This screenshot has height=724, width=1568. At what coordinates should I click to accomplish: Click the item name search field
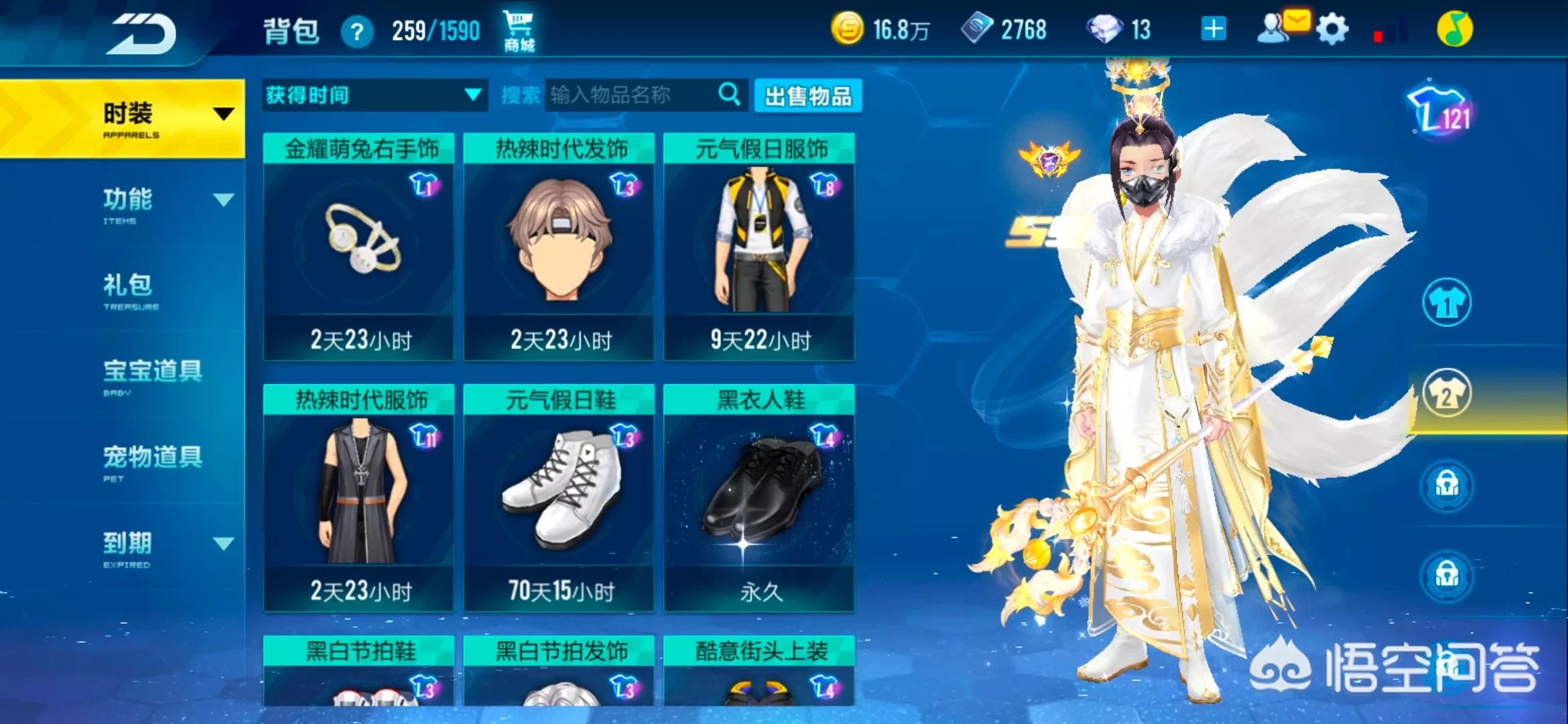(630, 95)
